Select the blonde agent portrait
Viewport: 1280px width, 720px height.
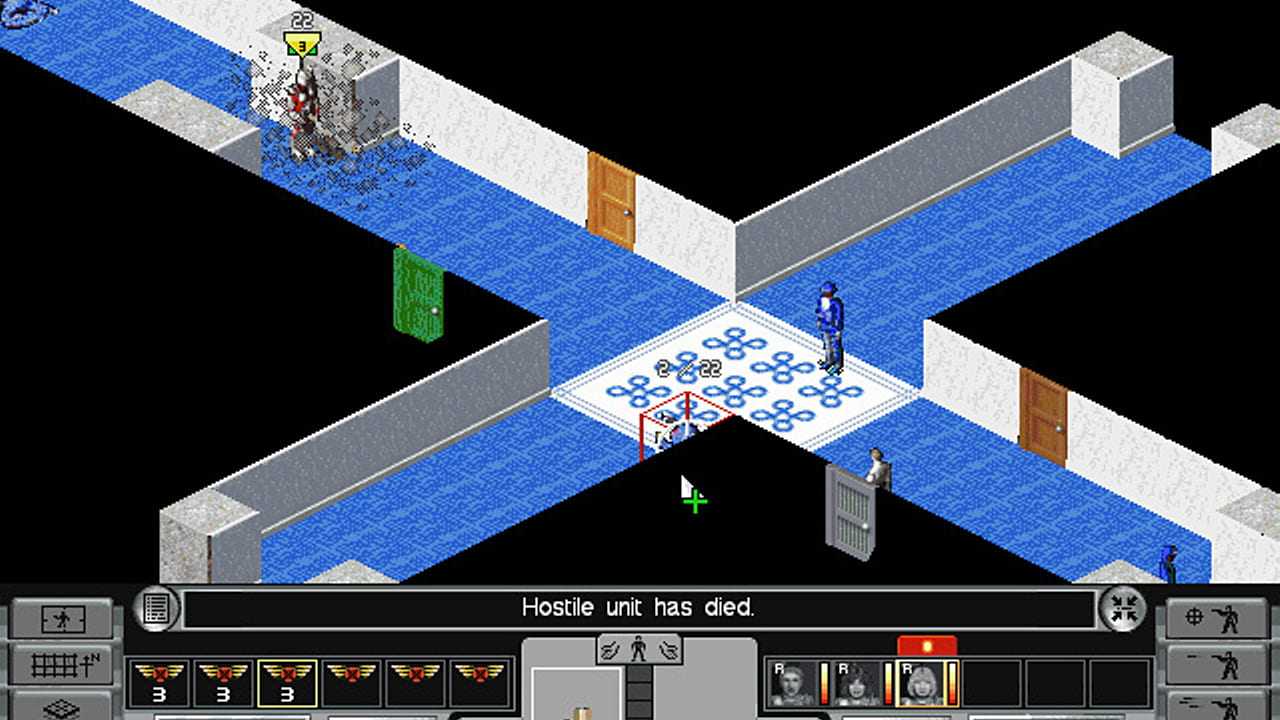click(x=923, y=683)
